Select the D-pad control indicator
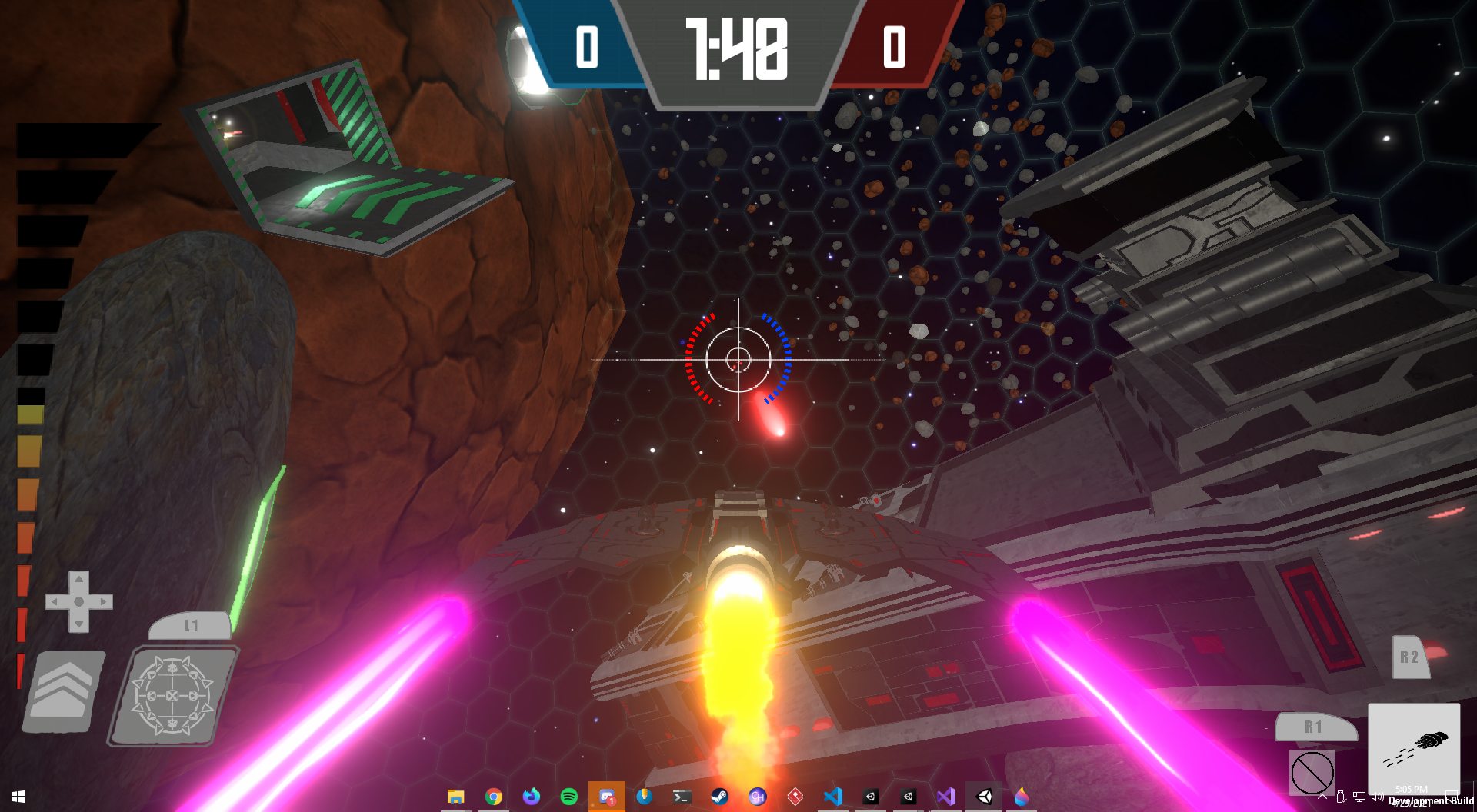The image size is (1477, 812). pyautogui.click(x=79, y=600)
